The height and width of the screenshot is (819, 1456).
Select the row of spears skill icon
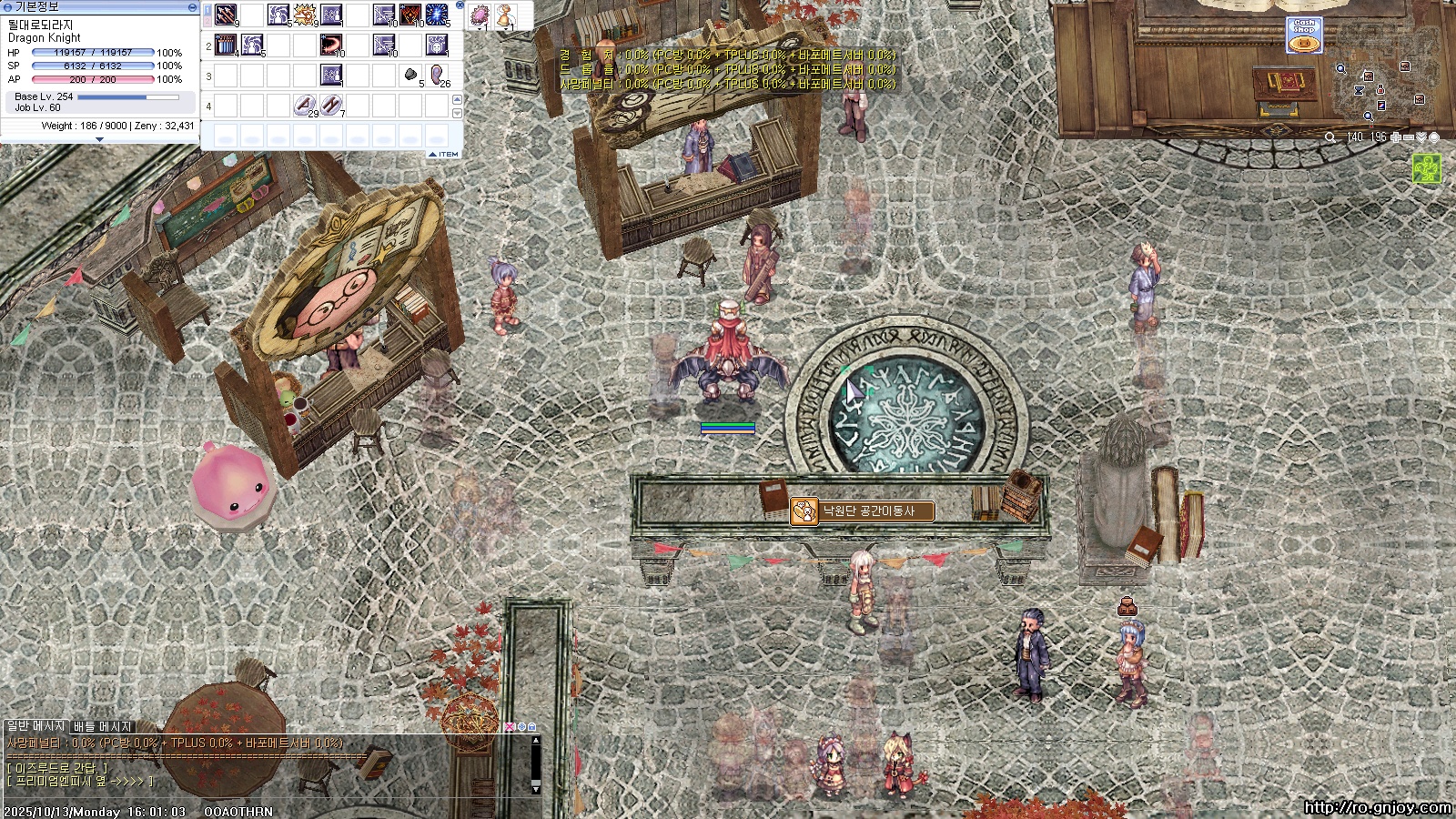(226, 45)
